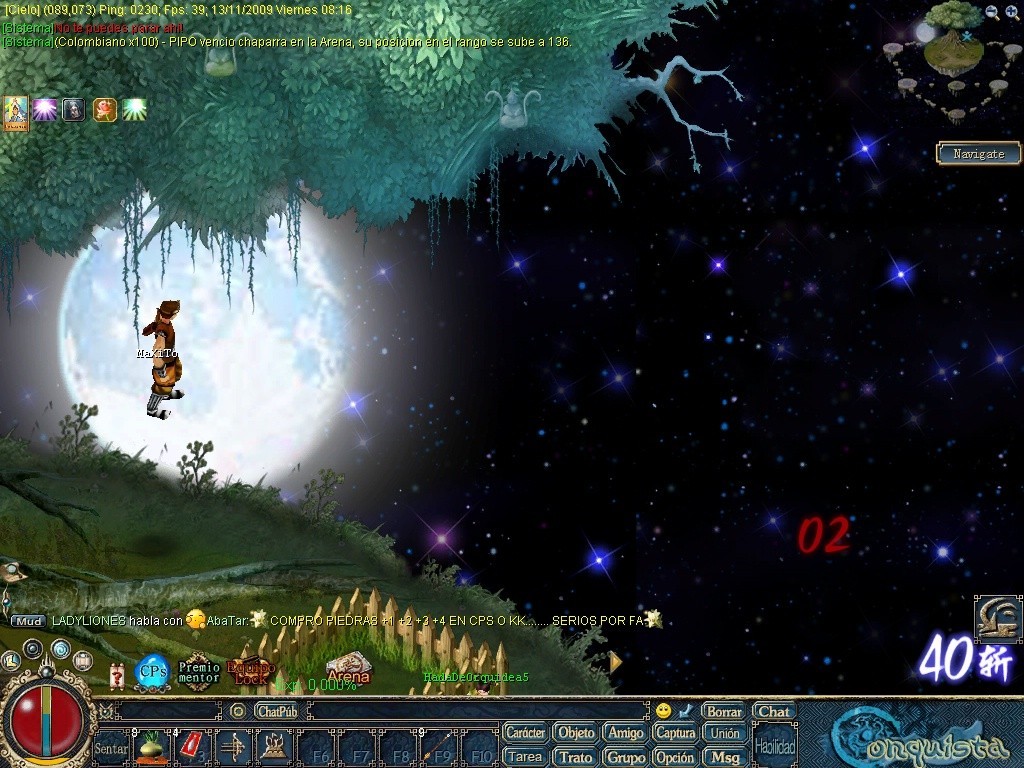
Task: Open the smiley emoticon picker
Action: coord(663,711)
